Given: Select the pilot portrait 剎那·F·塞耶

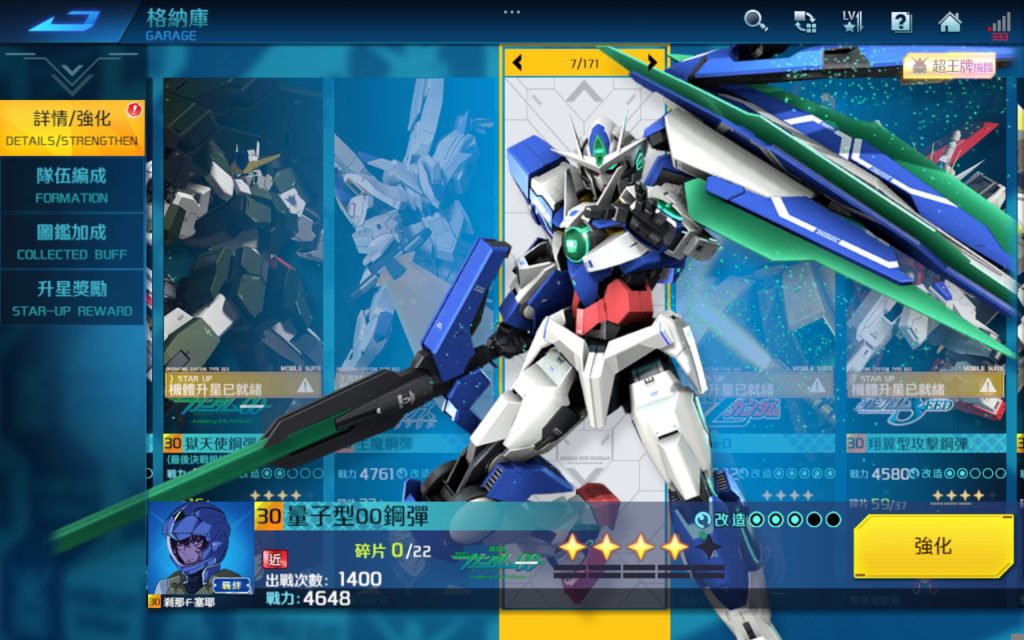Looking at the screenshot, I should 188,555.
